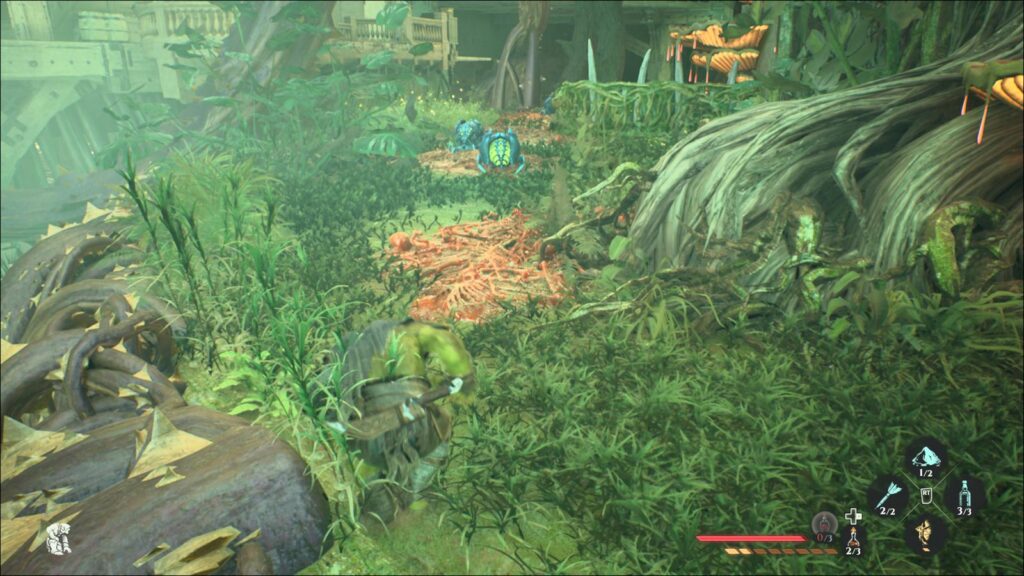1024x576 pixels.
Task: Use the orange healing flask showing 2/3
Action: (x=853, y=539)
